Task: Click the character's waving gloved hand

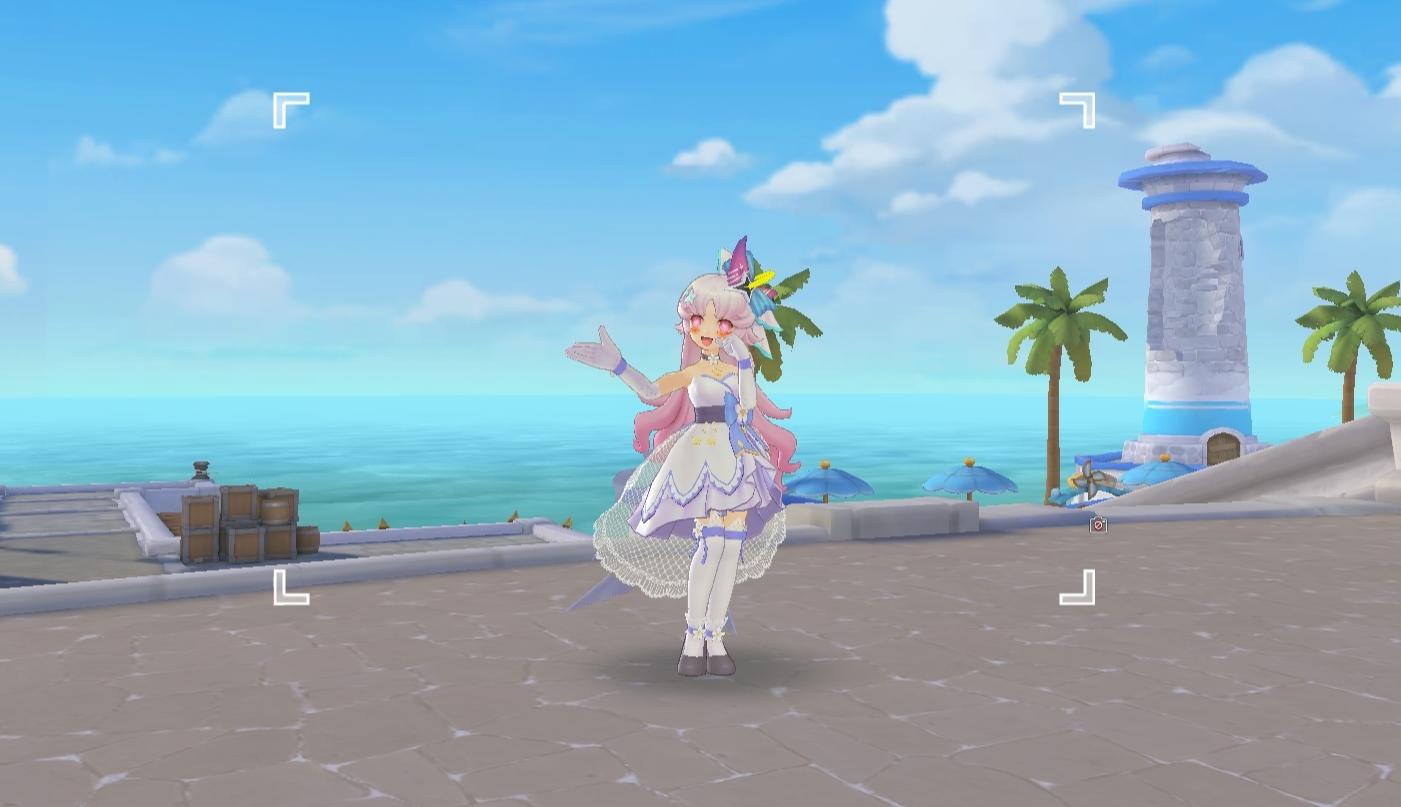Action: pyautogui.click(x=590, y=352)
